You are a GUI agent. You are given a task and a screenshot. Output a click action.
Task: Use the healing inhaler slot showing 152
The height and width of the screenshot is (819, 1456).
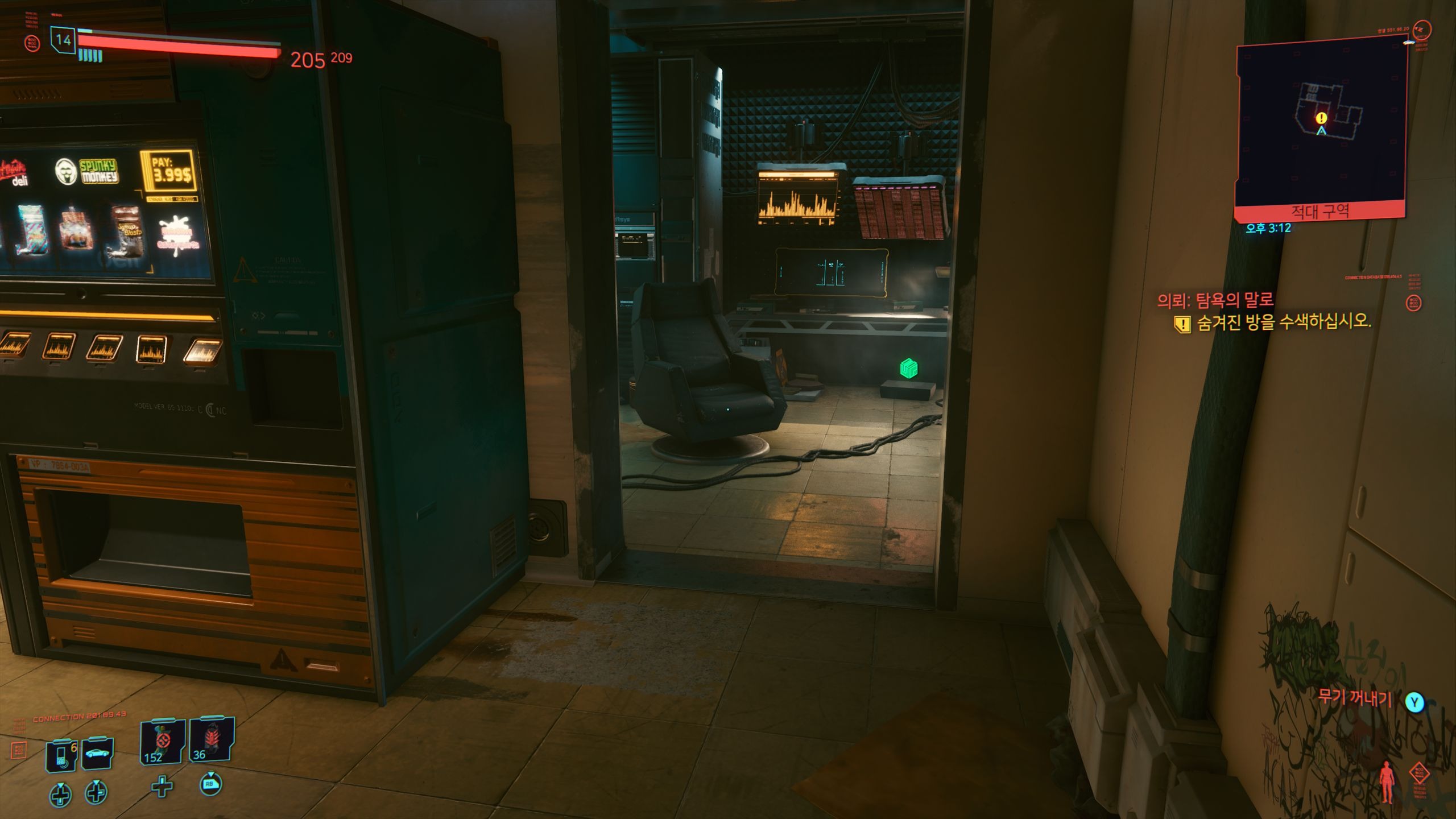162,742
